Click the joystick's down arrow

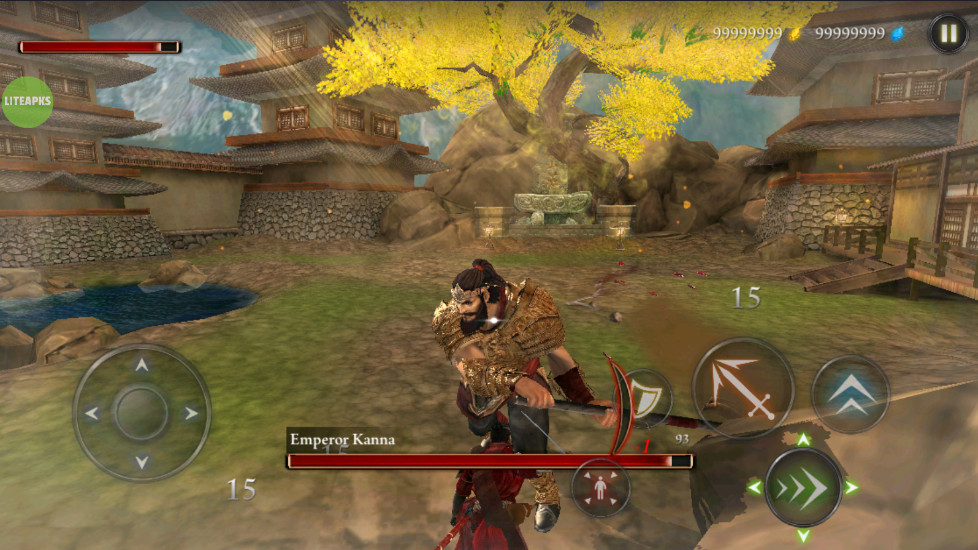click(x=141, y=461)
